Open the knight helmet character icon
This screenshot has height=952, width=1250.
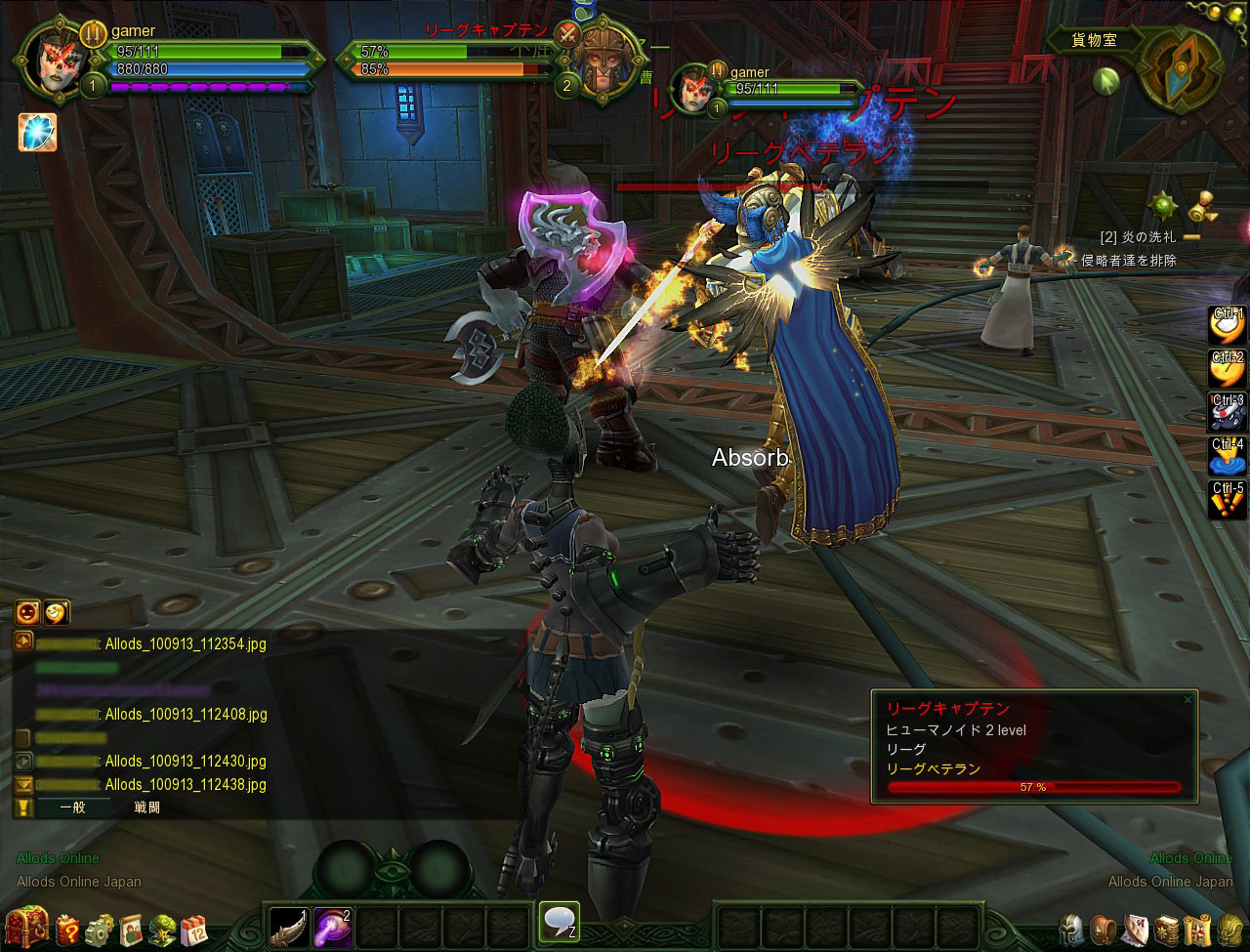(x=1072, y=929)
